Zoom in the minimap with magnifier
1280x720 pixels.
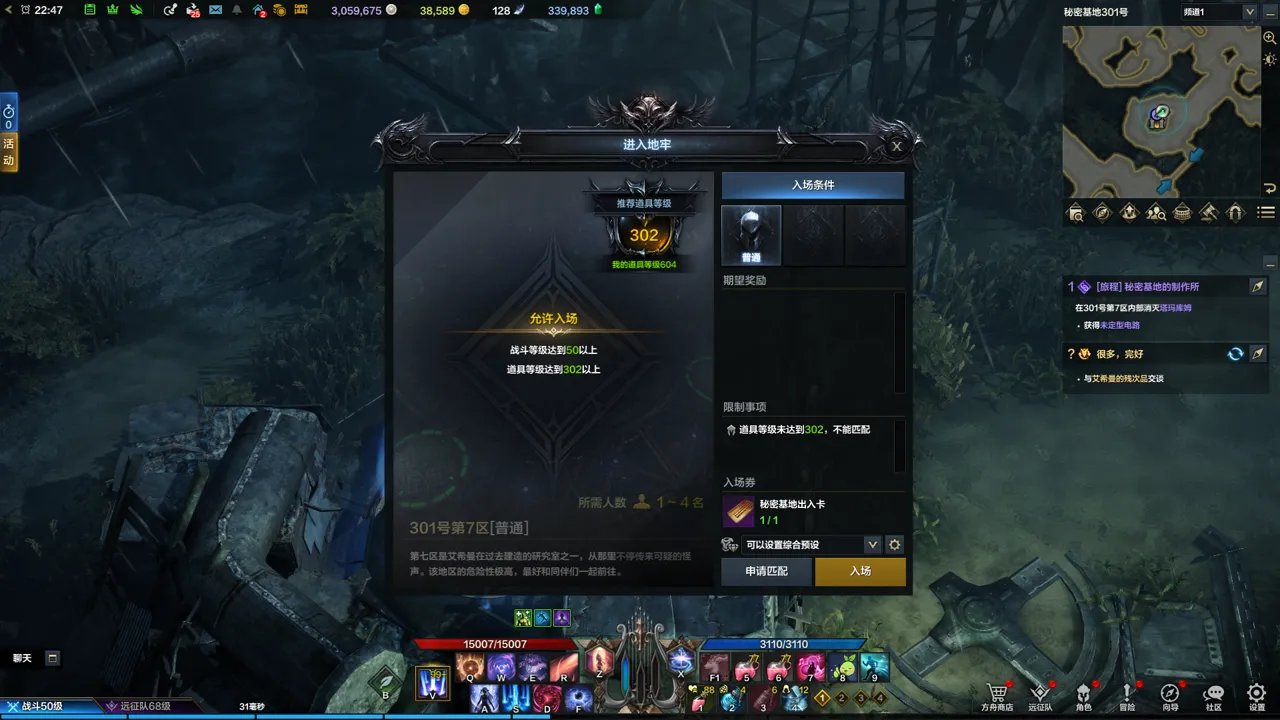tap(1269, 37)
